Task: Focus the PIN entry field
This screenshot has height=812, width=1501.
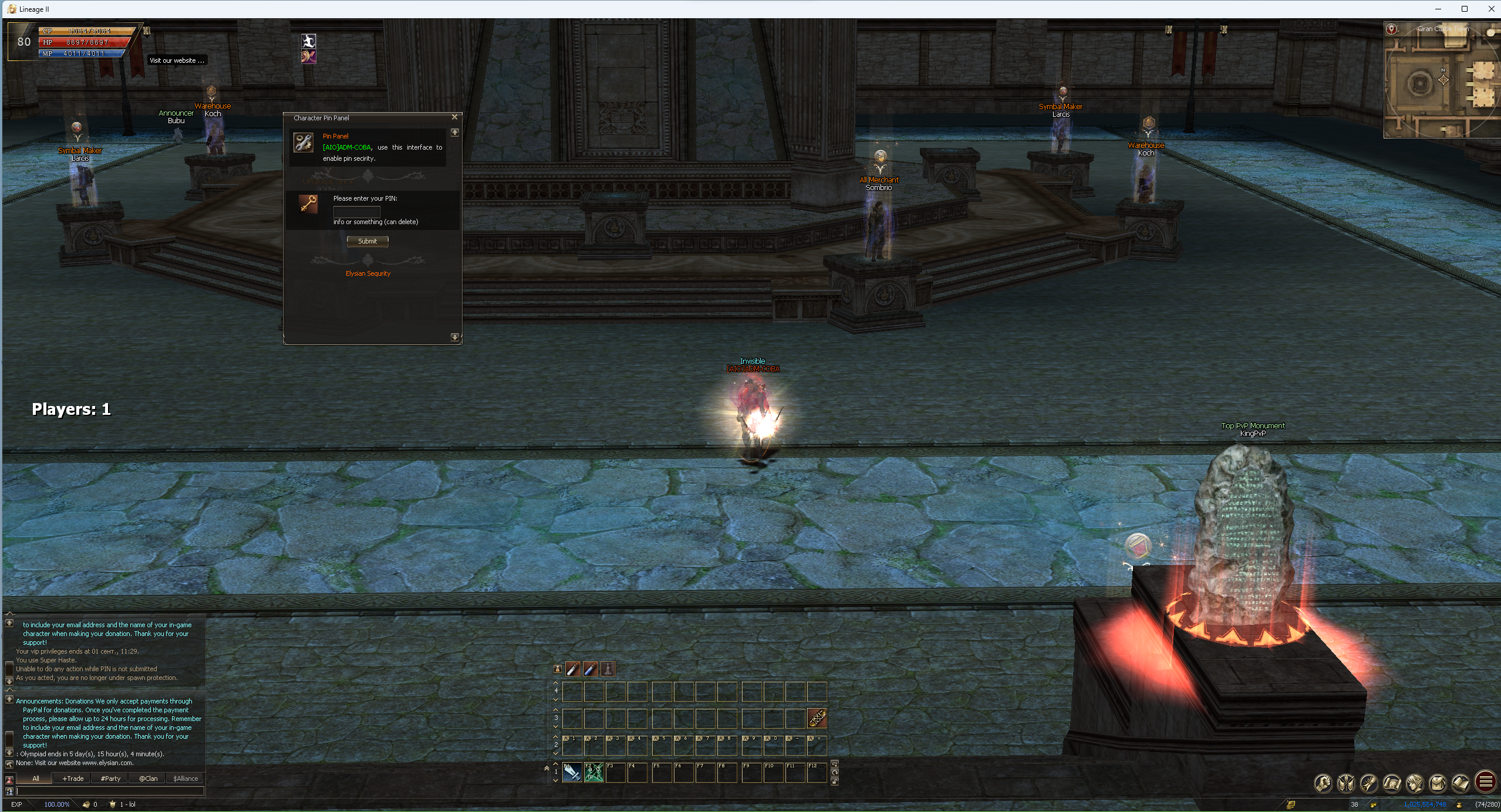Action: pyautogui.click(x=357, y=211)
